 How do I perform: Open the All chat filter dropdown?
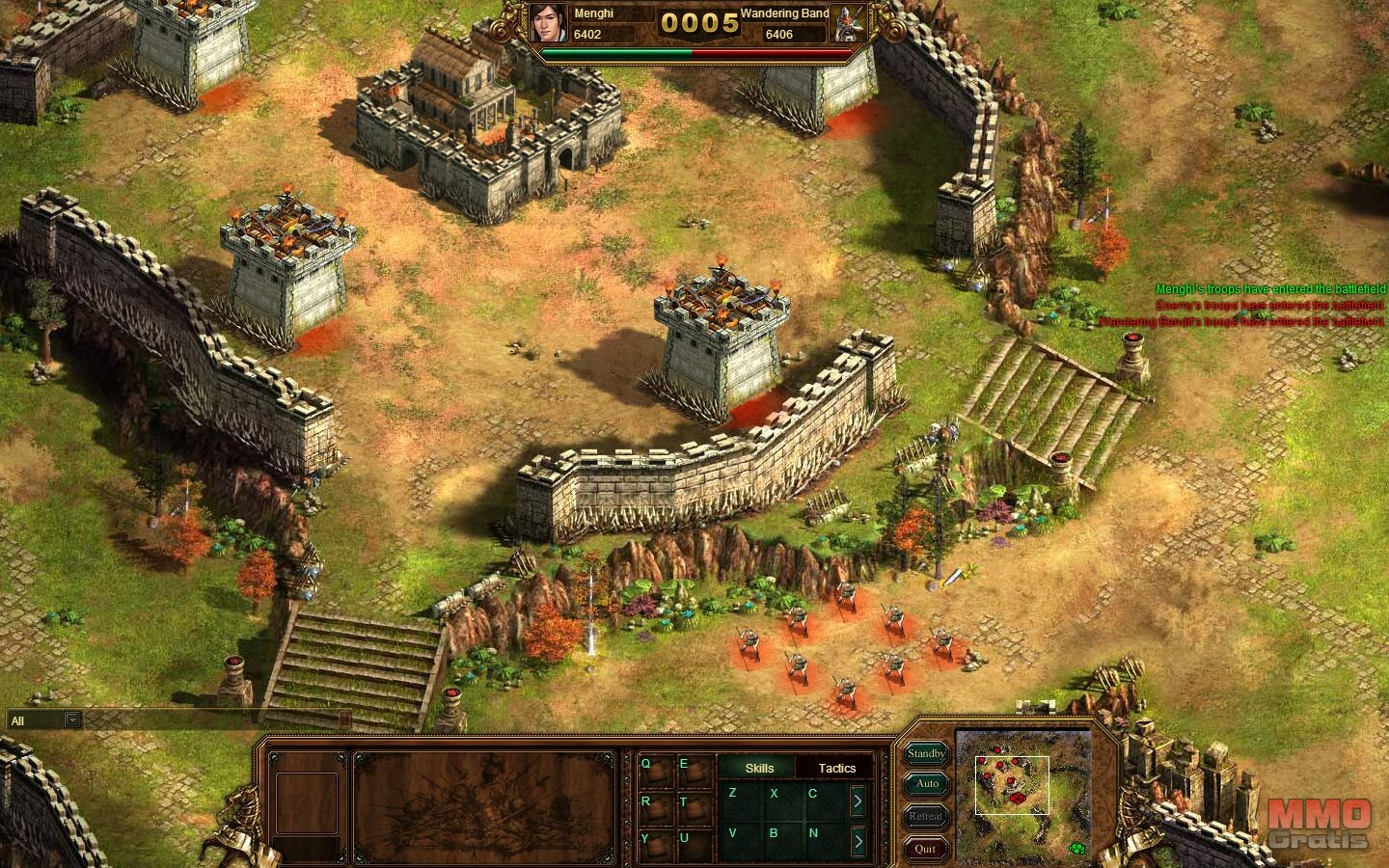[x=71, y=719]
